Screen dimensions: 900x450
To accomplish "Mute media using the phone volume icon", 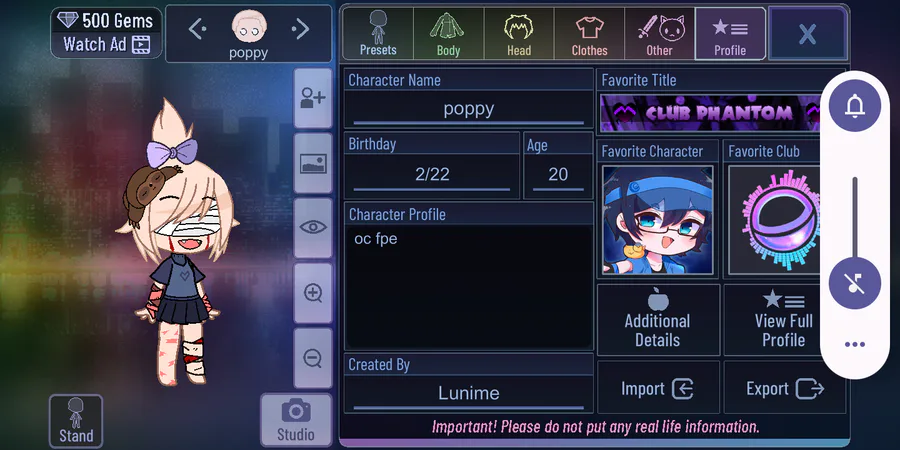I will coord(854,284).
